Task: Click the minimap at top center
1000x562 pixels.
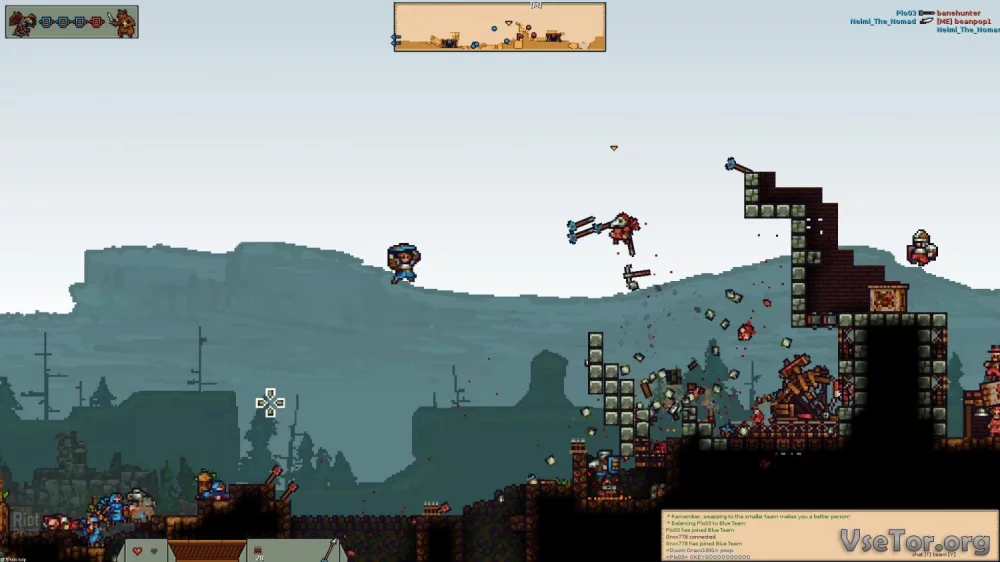Action: tap(499, 27)
